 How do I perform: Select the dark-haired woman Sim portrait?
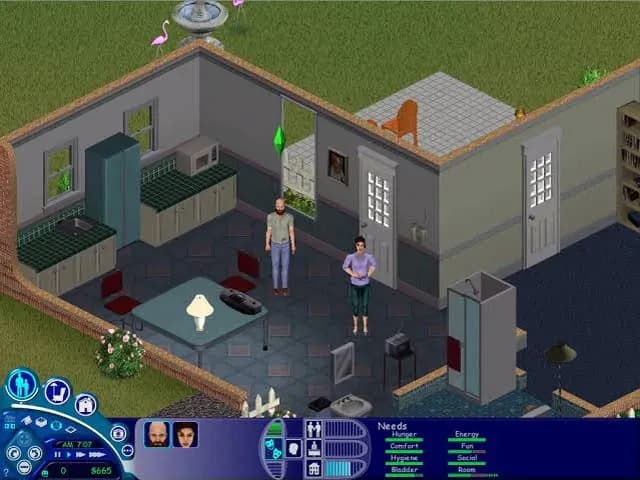[185, 434]
